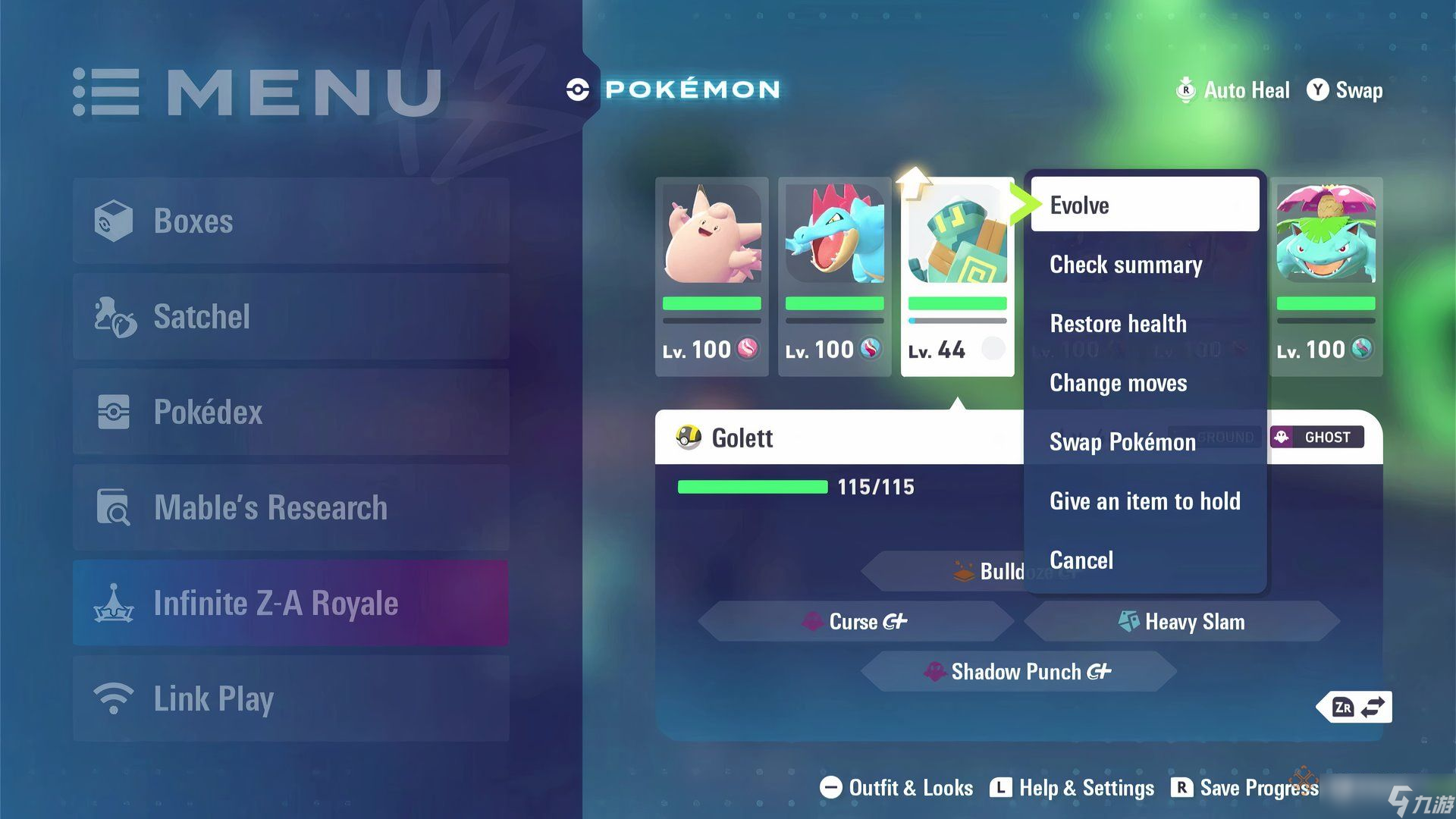Select the Clefable party slot
Viewport: 1456px width, 819px height.
point(711,277)
